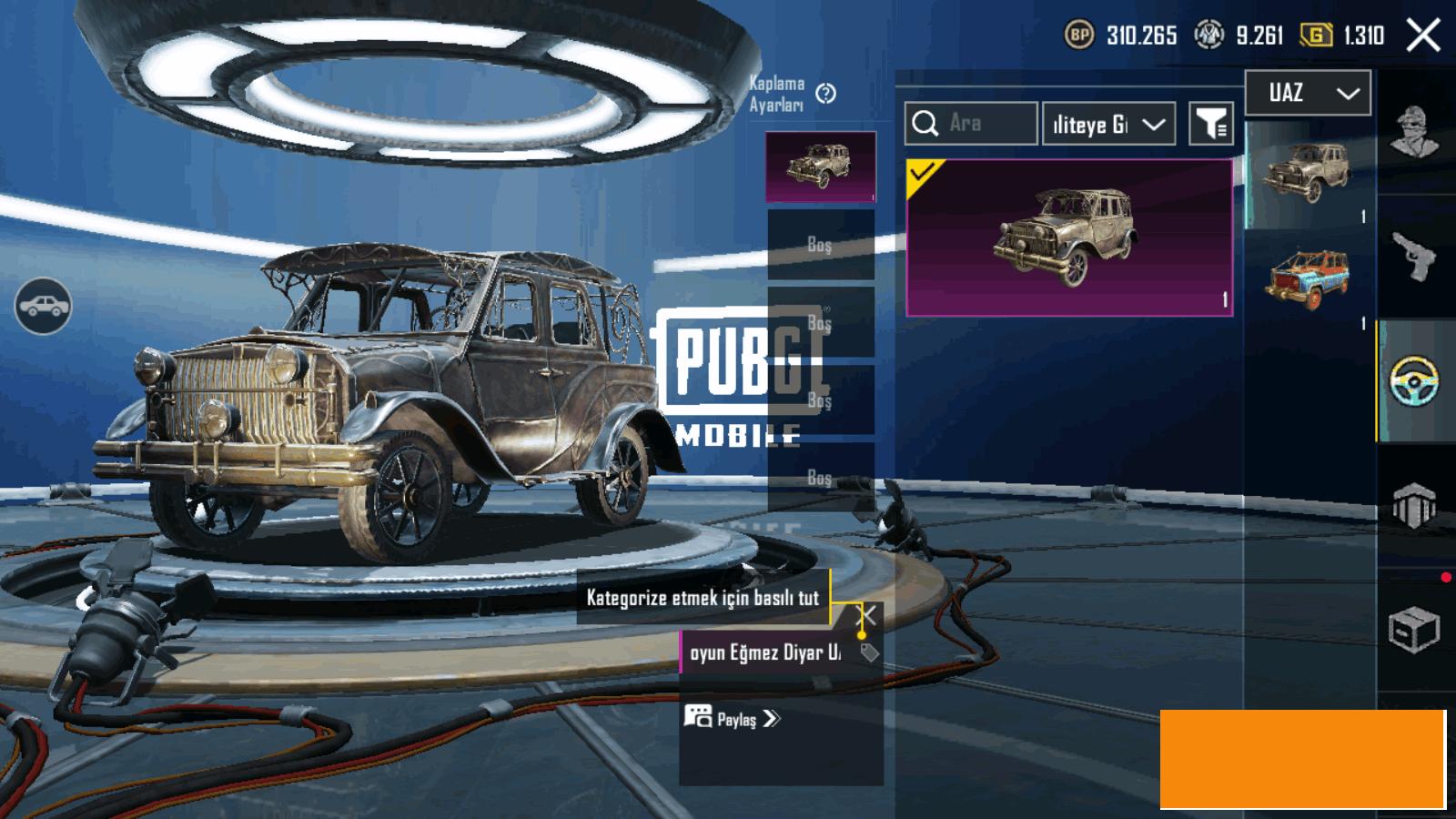Choose the golden UAZ thumbnail in side list
1456x819 pixels.
pyautogui.click(x=1307, y=173)
